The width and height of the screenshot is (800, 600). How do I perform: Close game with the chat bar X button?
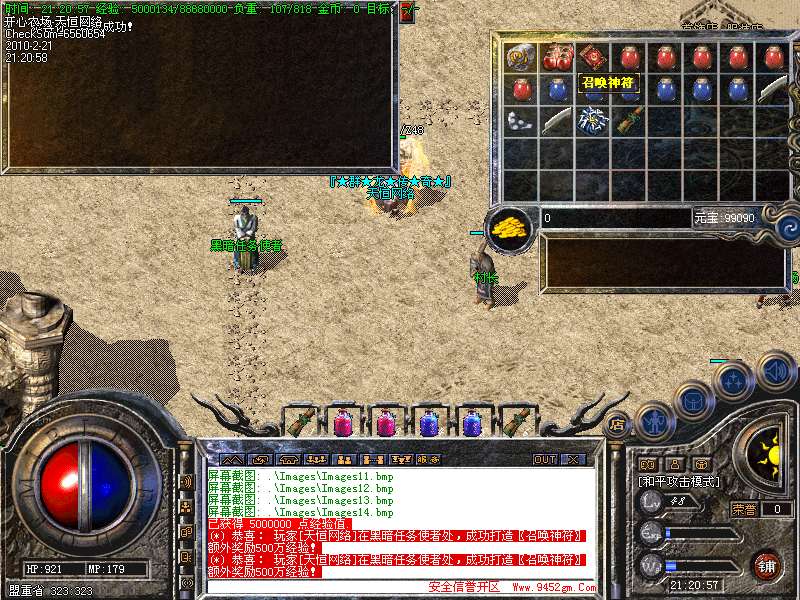click(572, 459)
